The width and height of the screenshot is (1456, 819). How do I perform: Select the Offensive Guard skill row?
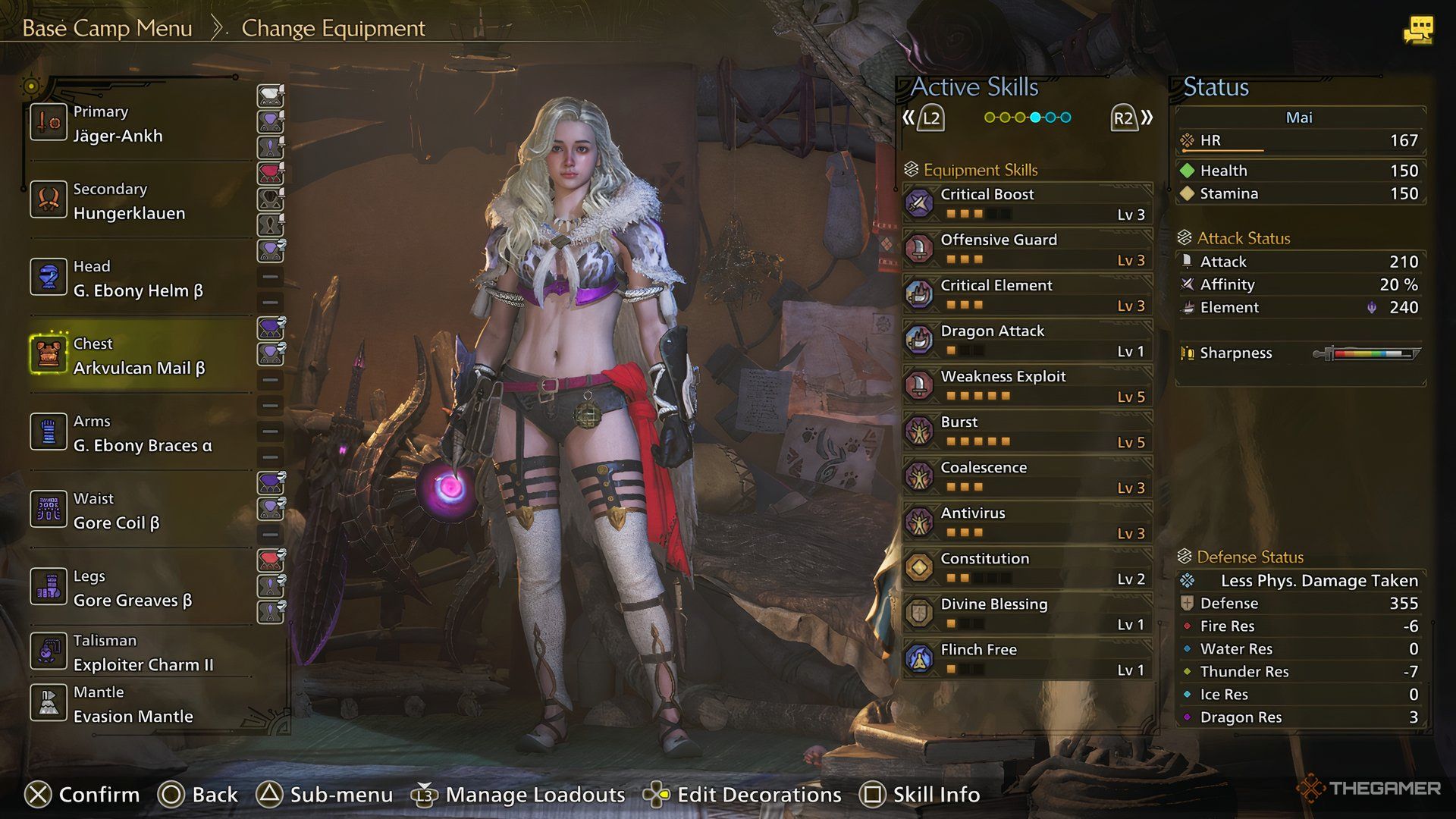1028,249
